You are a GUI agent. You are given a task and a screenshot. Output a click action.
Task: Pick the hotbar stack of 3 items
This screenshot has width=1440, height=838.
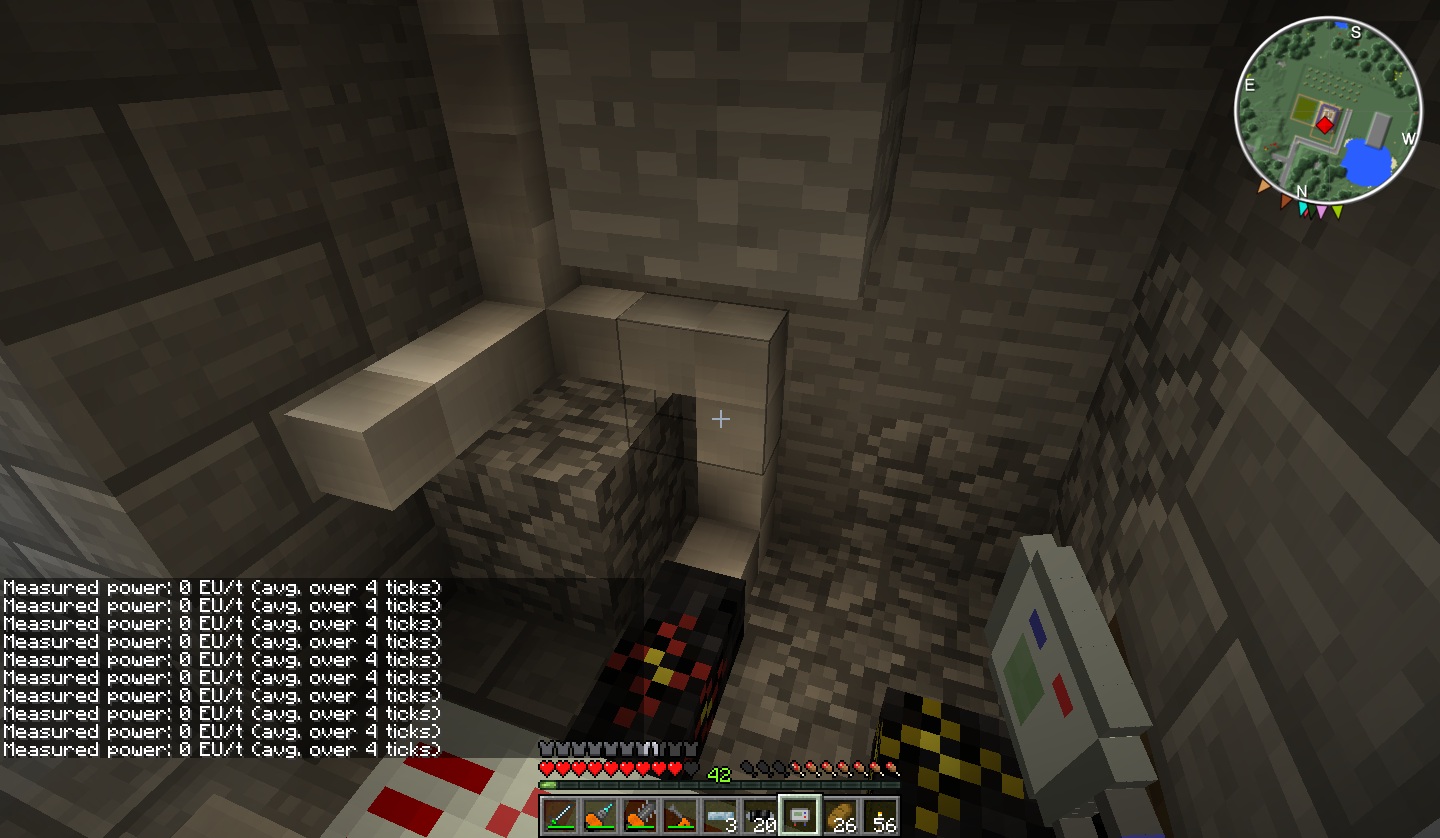tap(720, 816)
